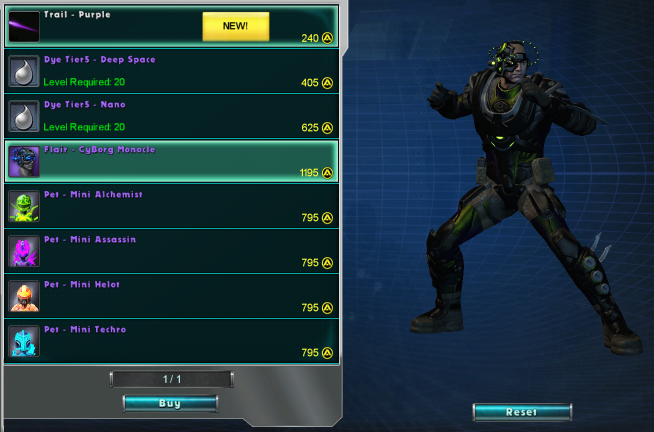Select the Pet - Mini Helot item
The width and height of the screenshot is (654, 432).
[x=172, y=296]
